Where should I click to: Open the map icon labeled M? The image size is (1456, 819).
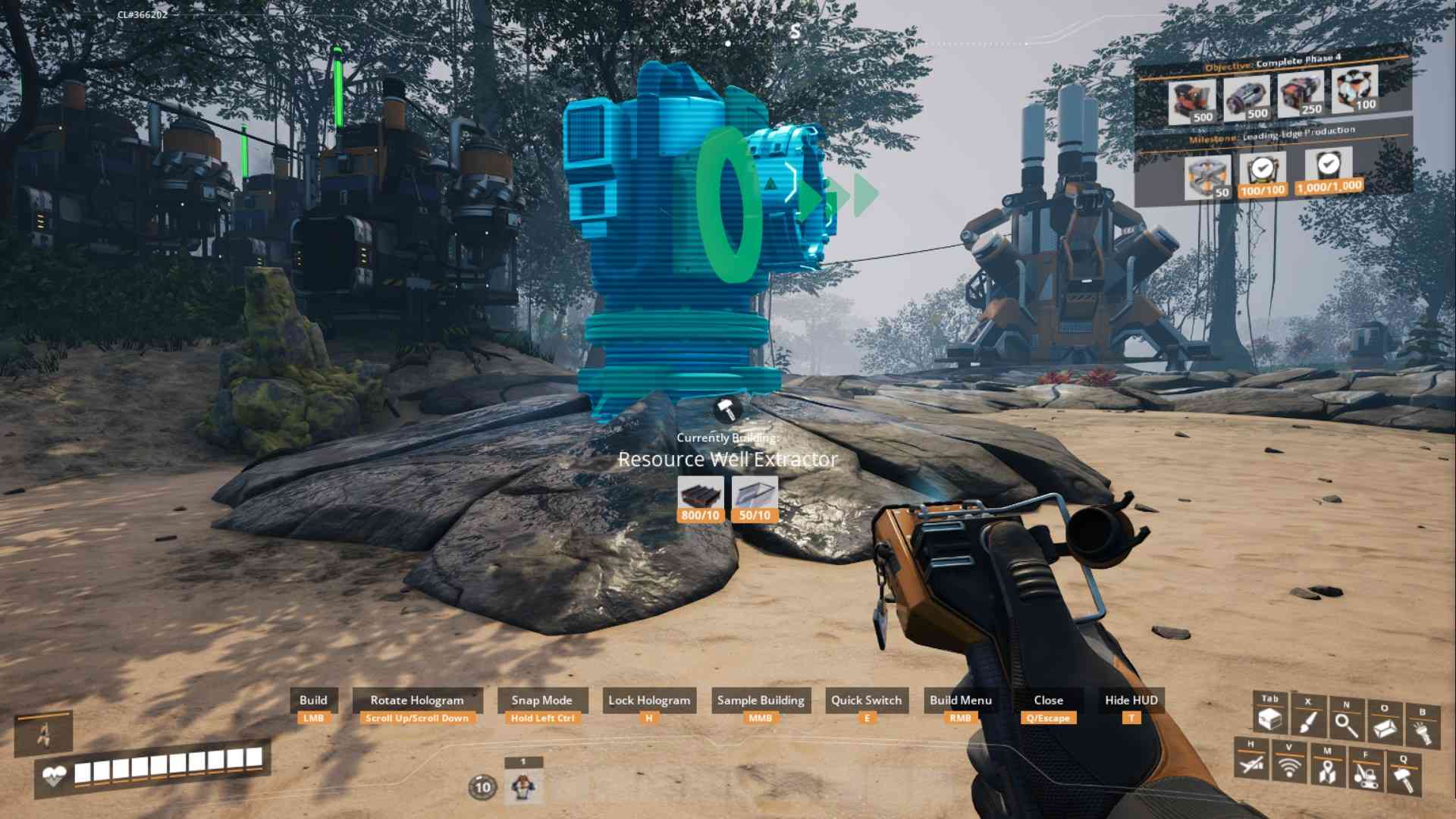tap(1327, 771)
